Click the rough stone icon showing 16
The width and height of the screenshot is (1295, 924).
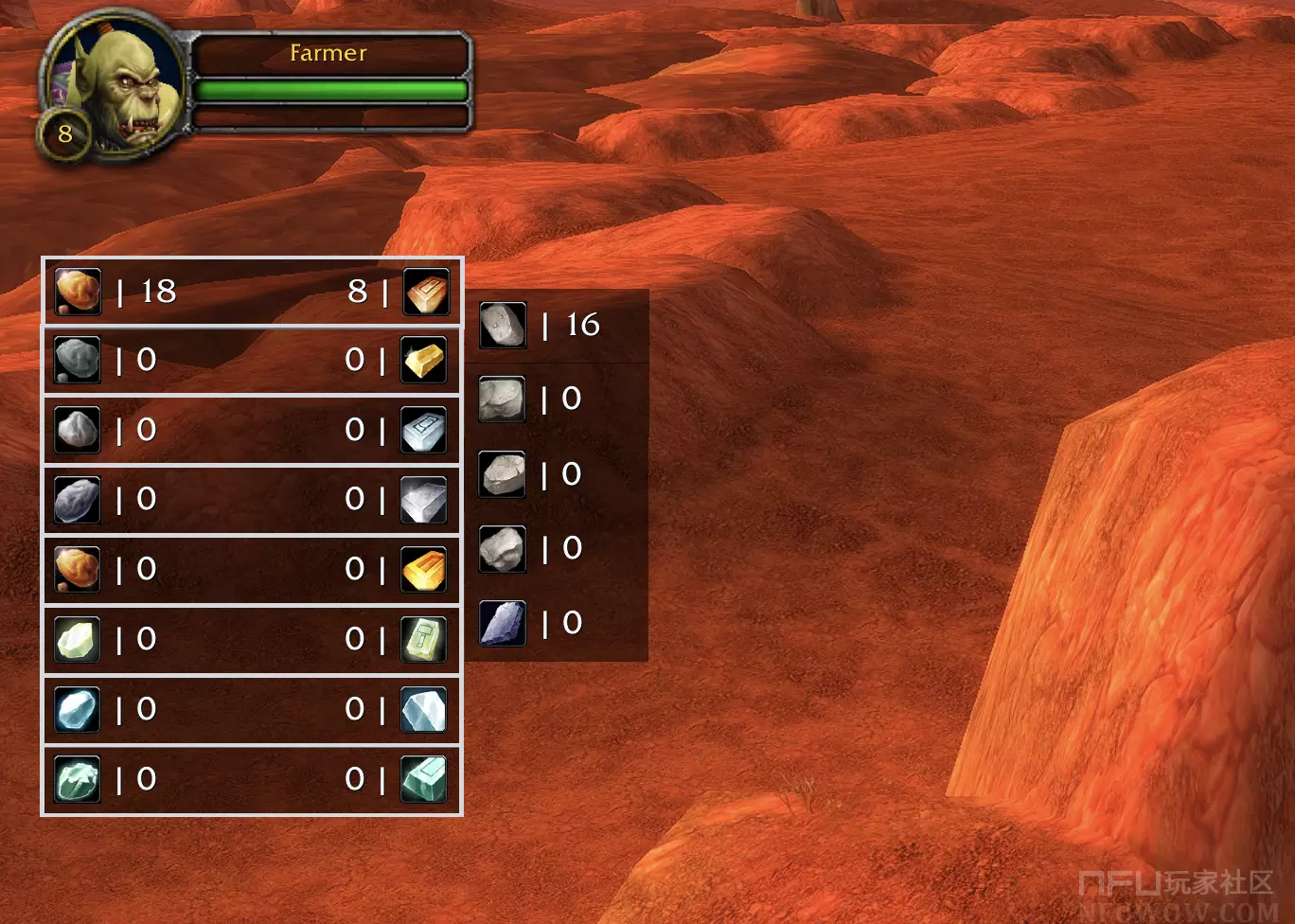[x=503, y=325]
